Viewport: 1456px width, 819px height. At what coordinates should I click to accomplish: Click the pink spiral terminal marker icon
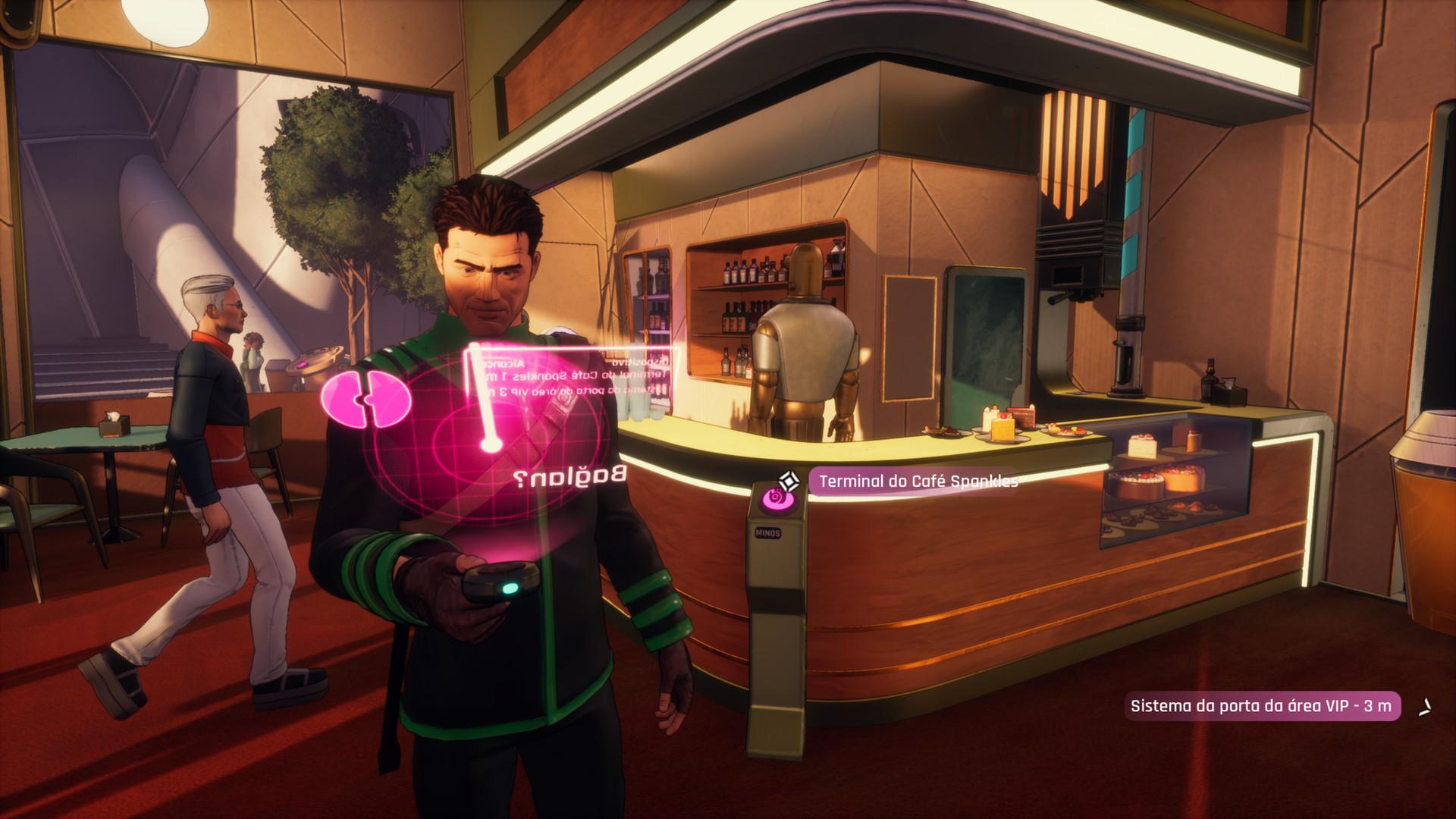(x=775, y=498)
